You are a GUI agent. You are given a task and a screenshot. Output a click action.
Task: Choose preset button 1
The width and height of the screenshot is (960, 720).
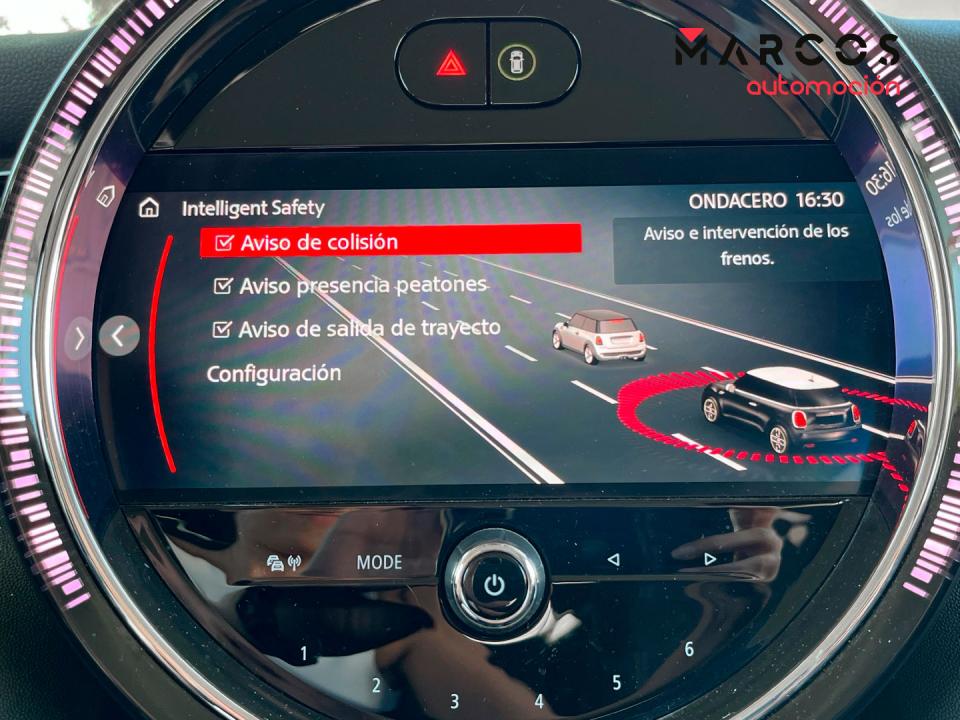point(304,654)
